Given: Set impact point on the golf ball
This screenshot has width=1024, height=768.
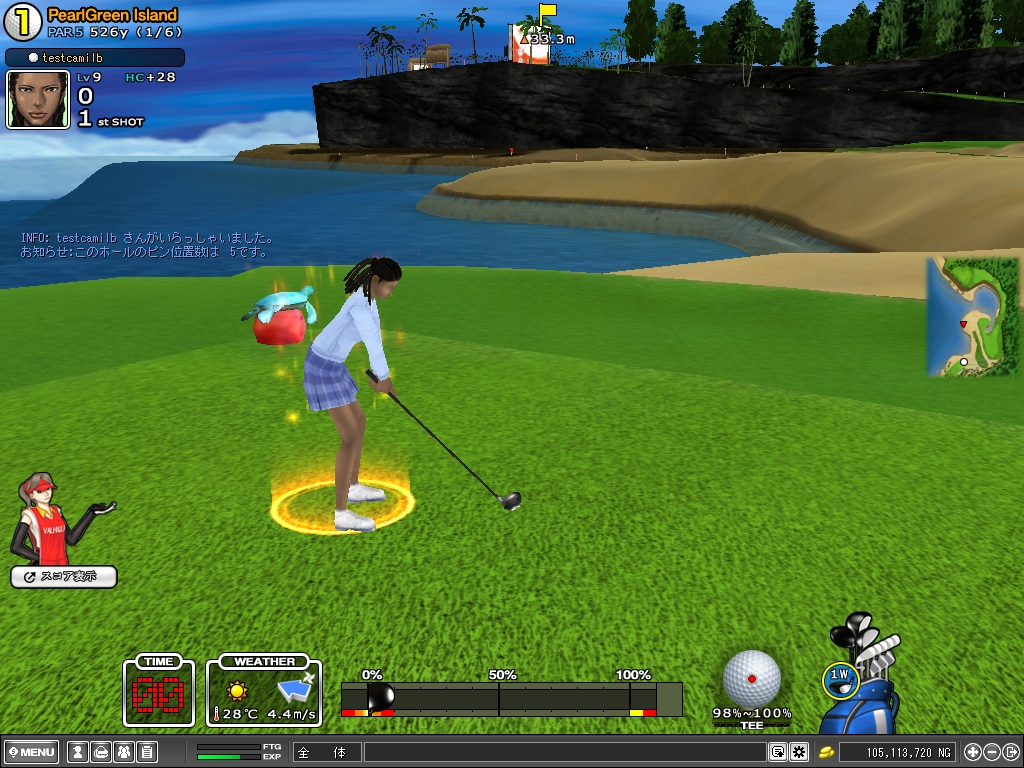Looking at the screenshot, I should (x=751, y=678).
